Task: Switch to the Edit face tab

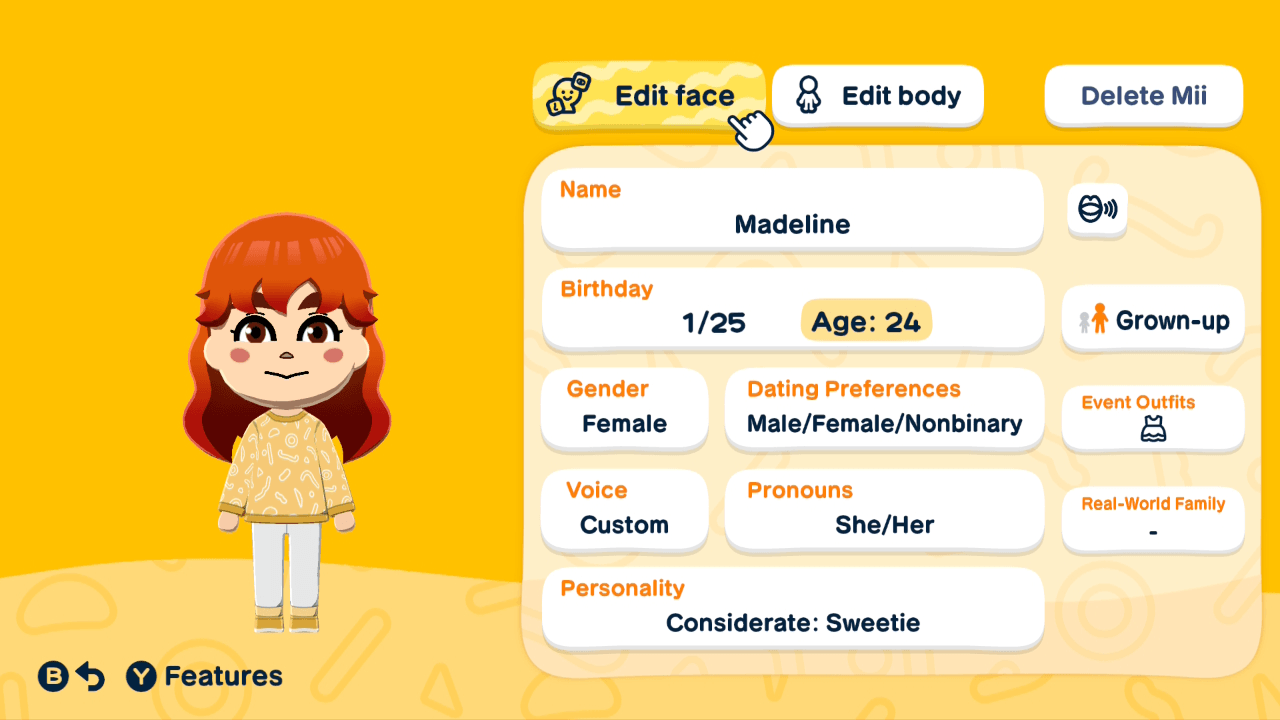Action: pos(650,95)
